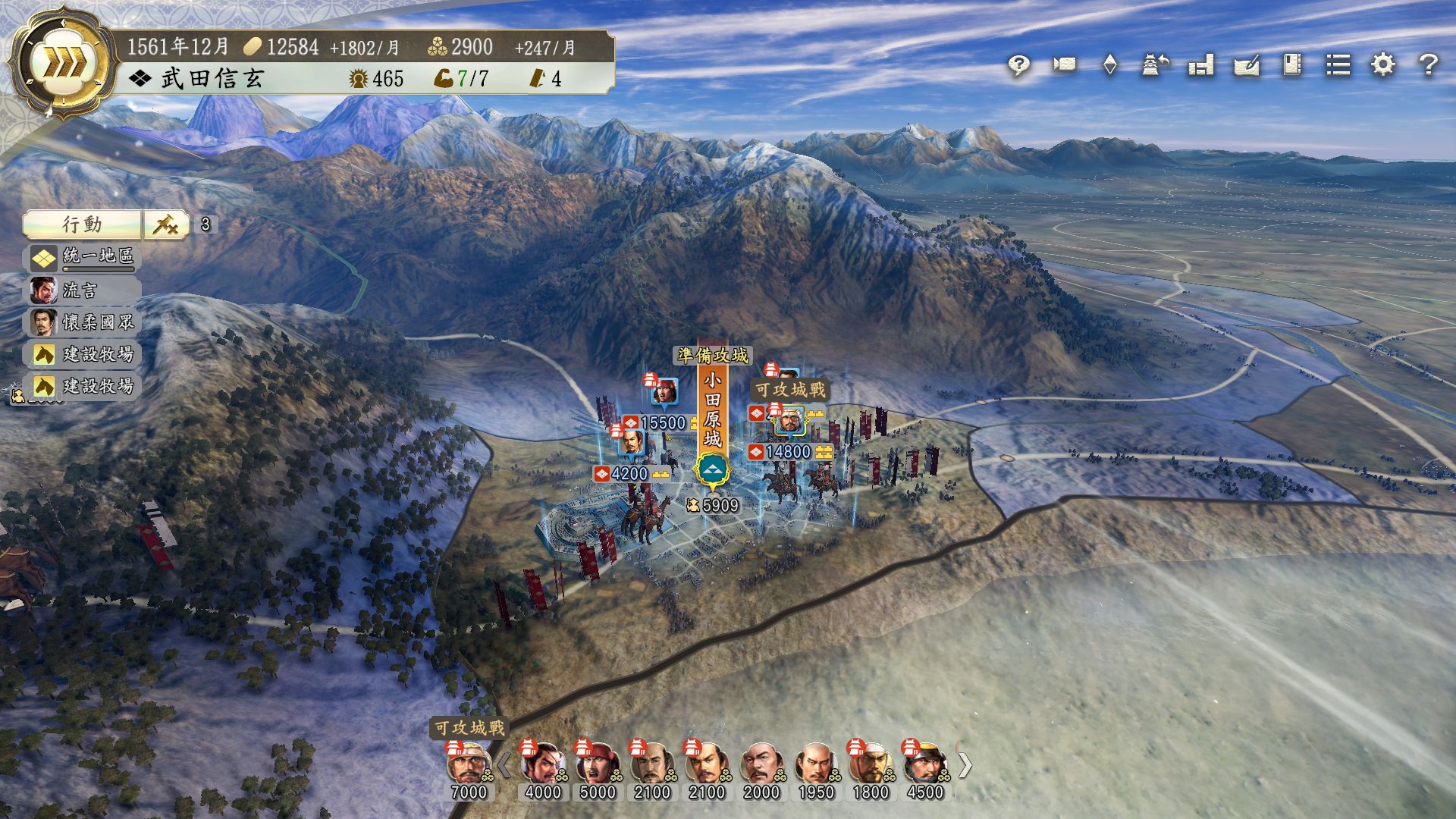This screenshot has height=819, width=1456.
Task: Open the 流言 action entry
Action: 83,290
